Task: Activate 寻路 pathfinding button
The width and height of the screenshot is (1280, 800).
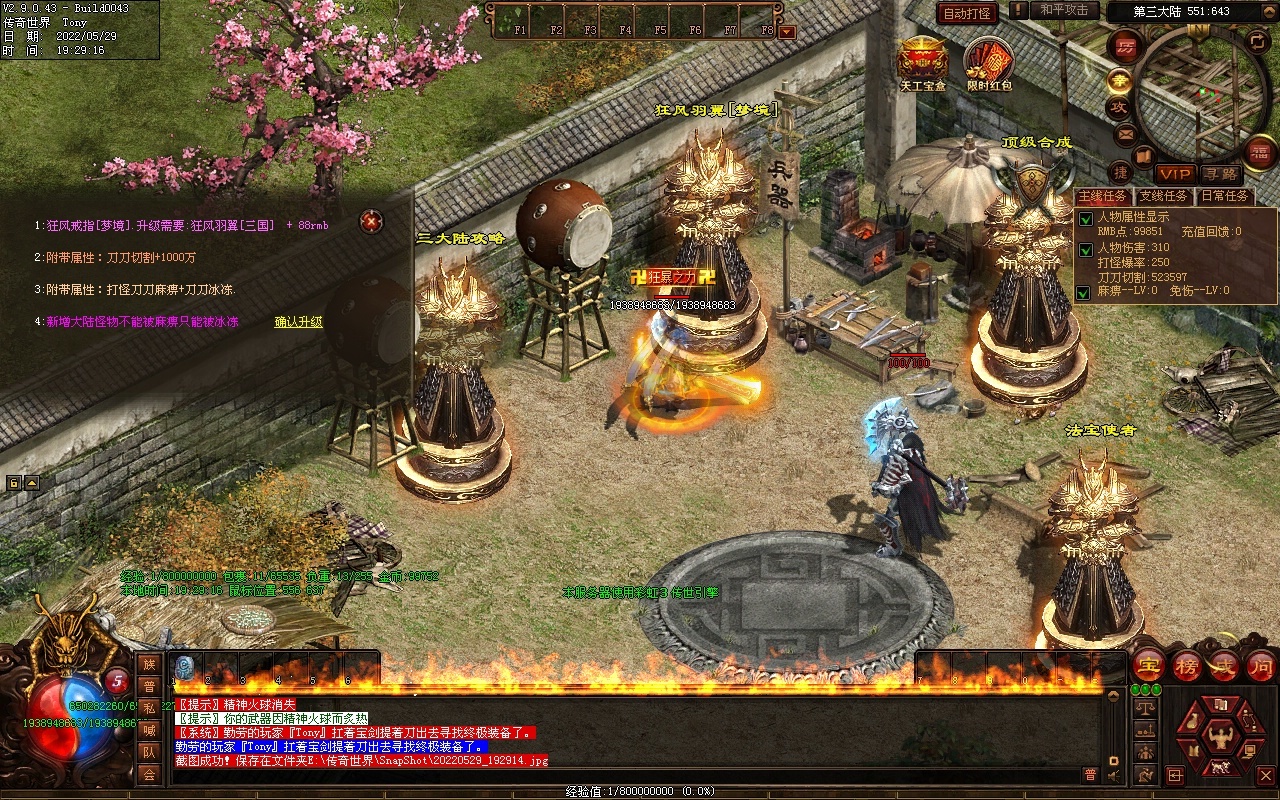Action: click(x=1219, y=174)
